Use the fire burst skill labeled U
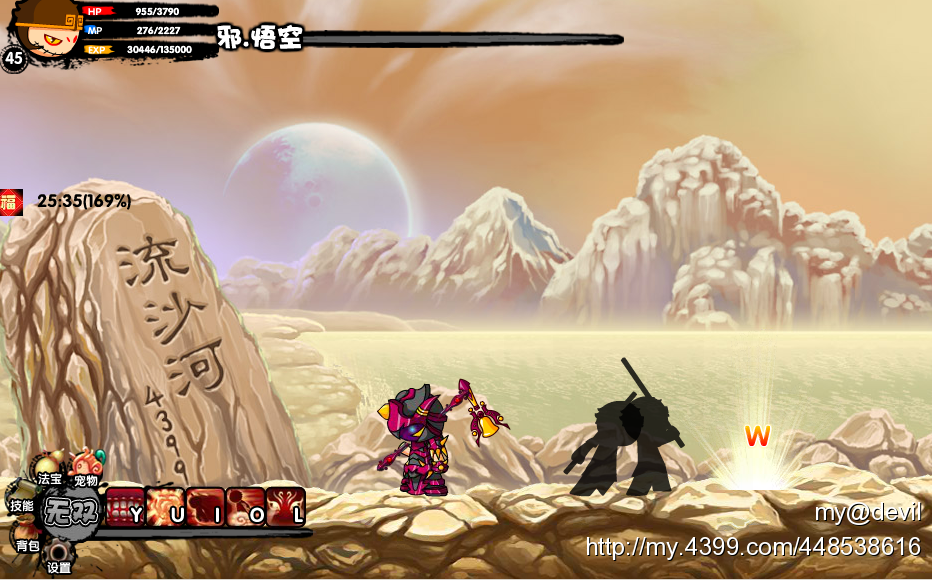 click(166, 508)
